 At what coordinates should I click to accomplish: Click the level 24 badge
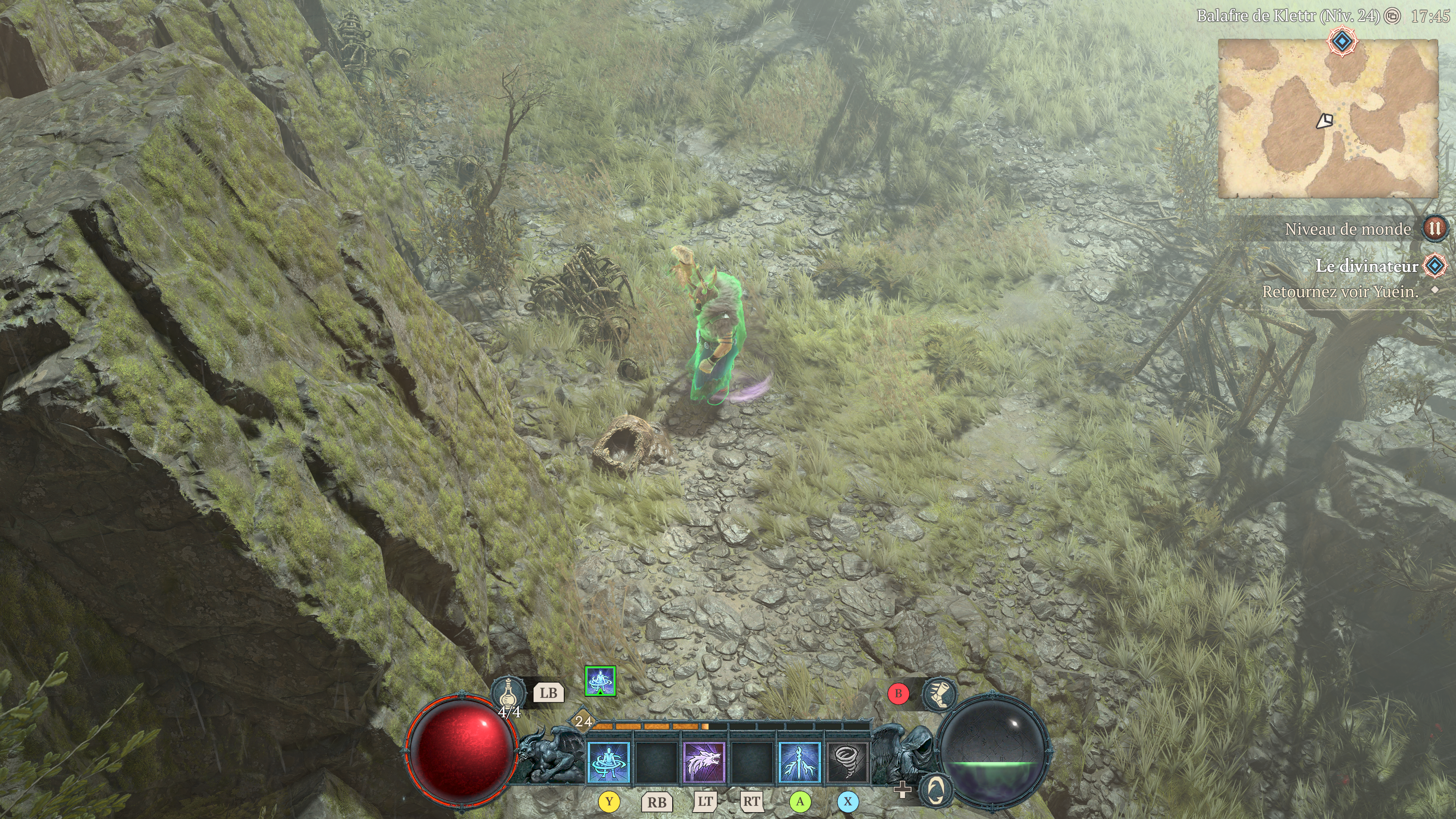tap(583, 721)
